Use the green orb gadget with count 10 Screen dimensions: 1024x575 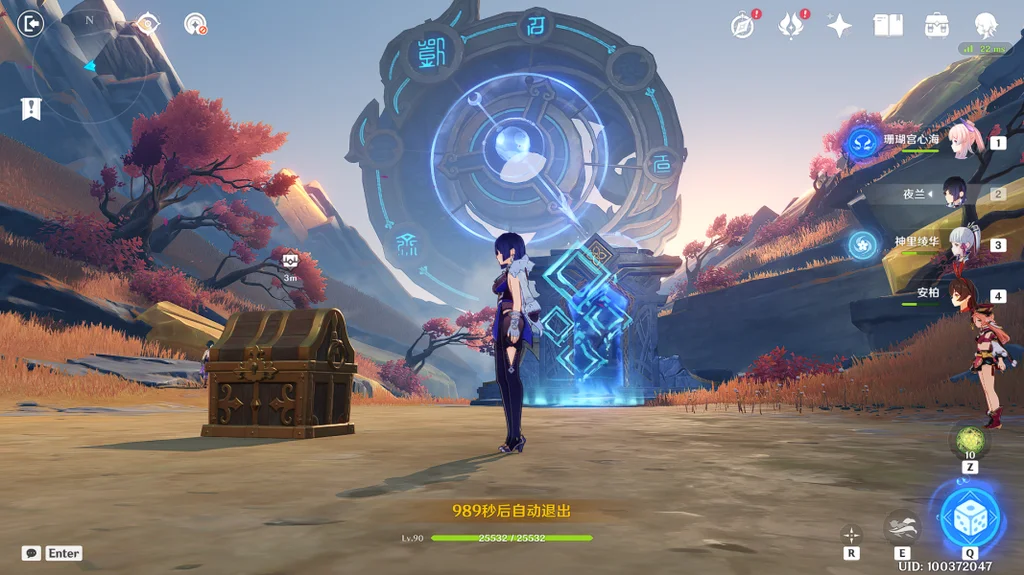pyautogui.click(x=969, y=441)
